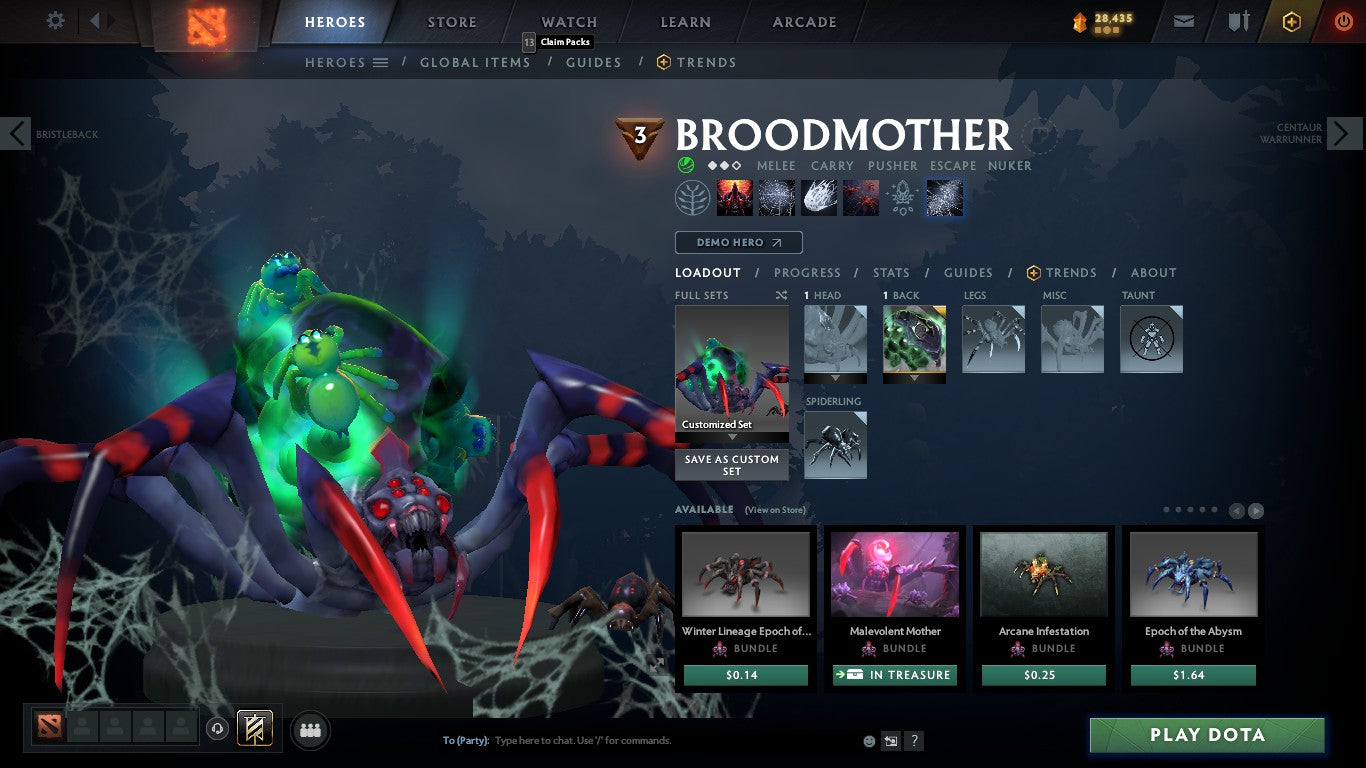The height and width of the screenshot is (768, 1366).
Task: Switch to the ARCADE tab
Action: [804, 21]
